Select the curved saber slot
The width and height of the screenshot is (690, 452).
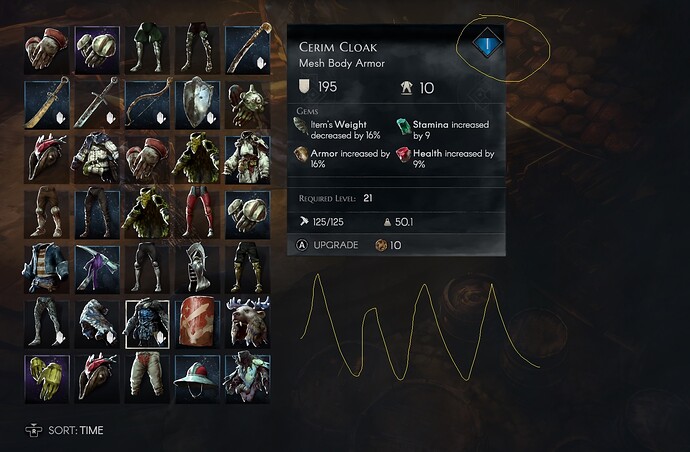click(x=46, y=103)
